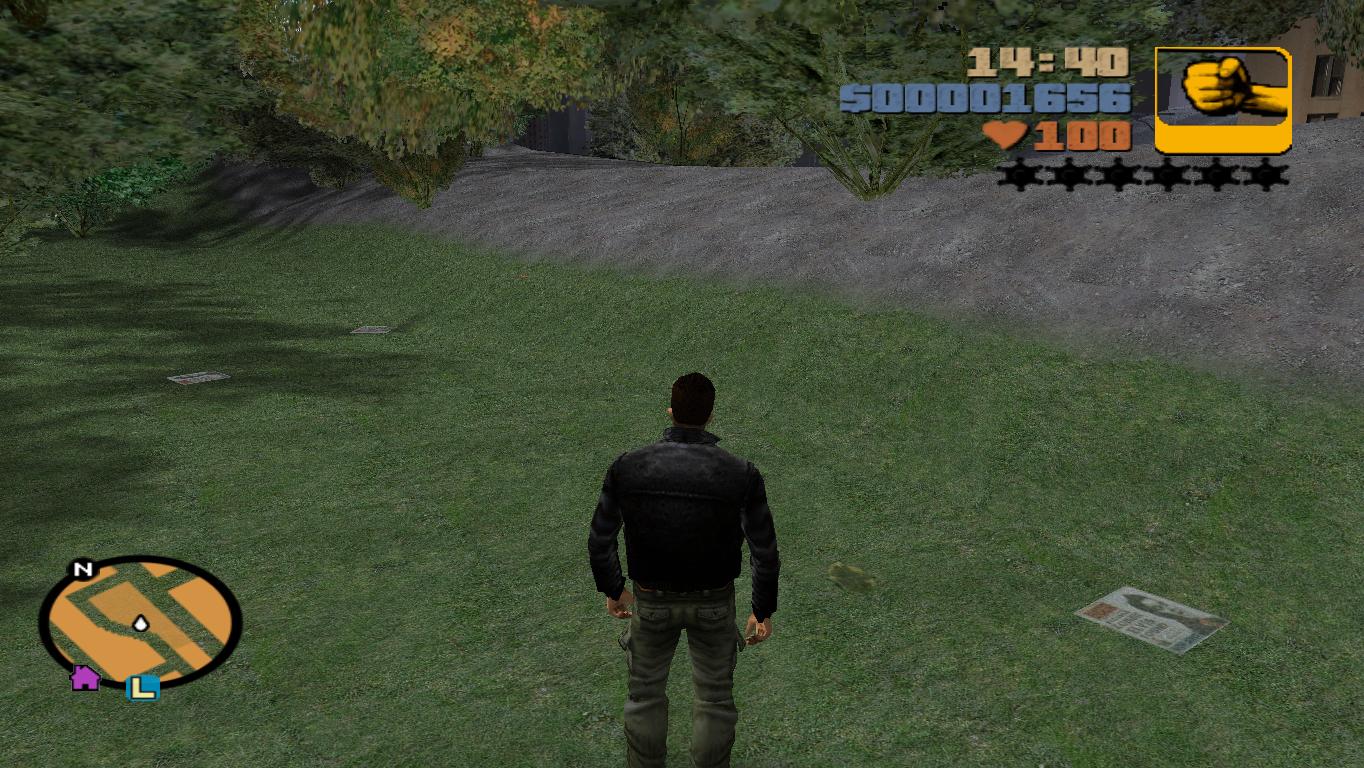Click the N compass marker on the radar

coord(83,570)
